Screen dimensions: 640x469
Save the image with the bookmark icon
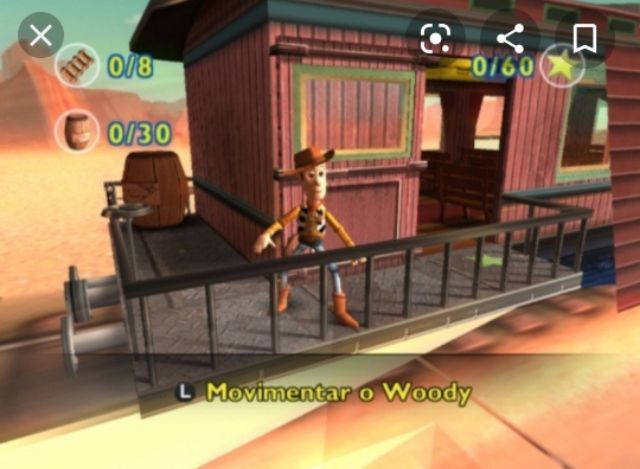585,38
